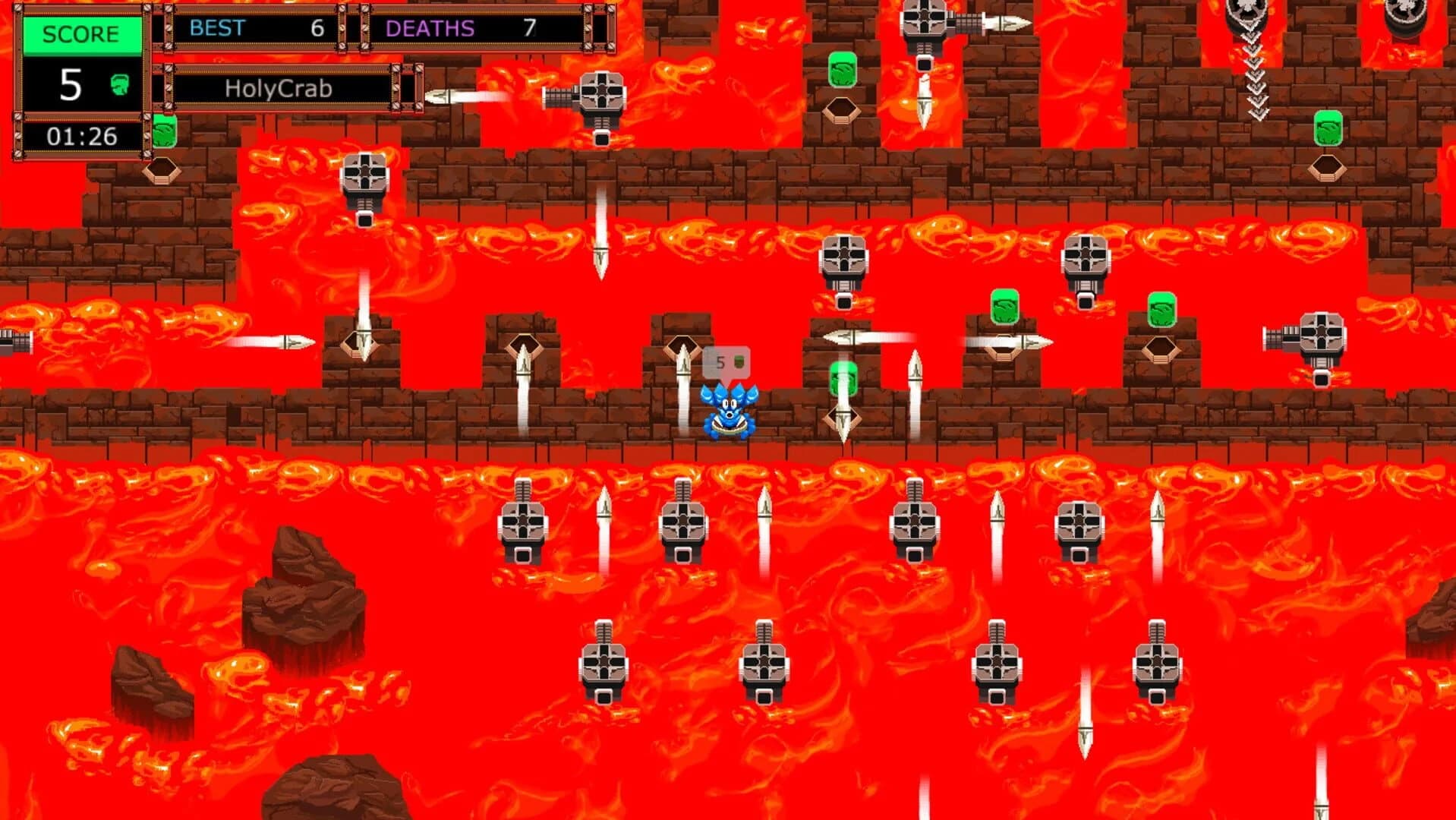Click the score number 5 panel
Viewport: 1456px width, 820px height.
[x=72, y=86]
